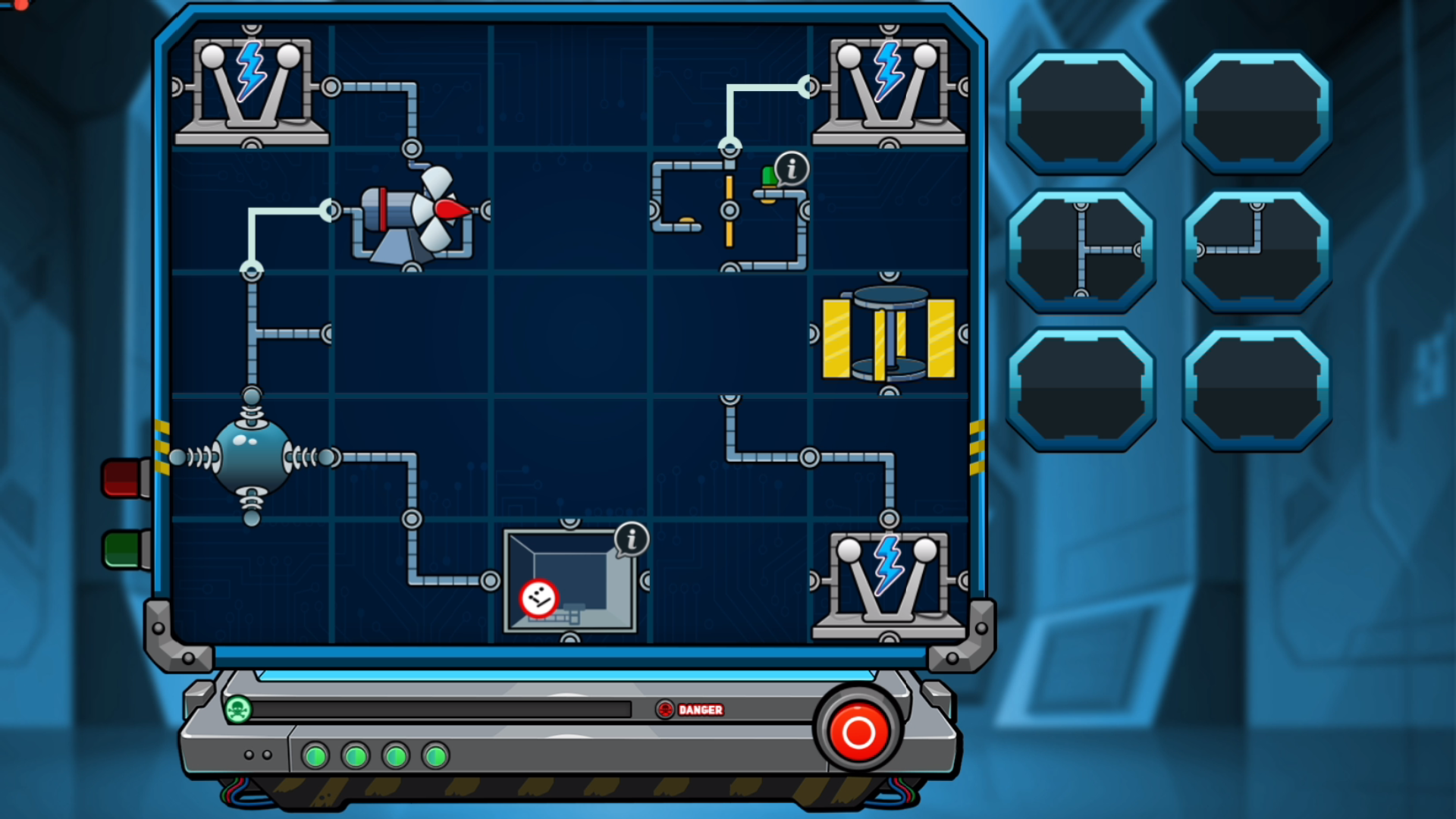1456x819 pixels.
Task: Choose the blue sphere node tile
Action: [252, 457]
